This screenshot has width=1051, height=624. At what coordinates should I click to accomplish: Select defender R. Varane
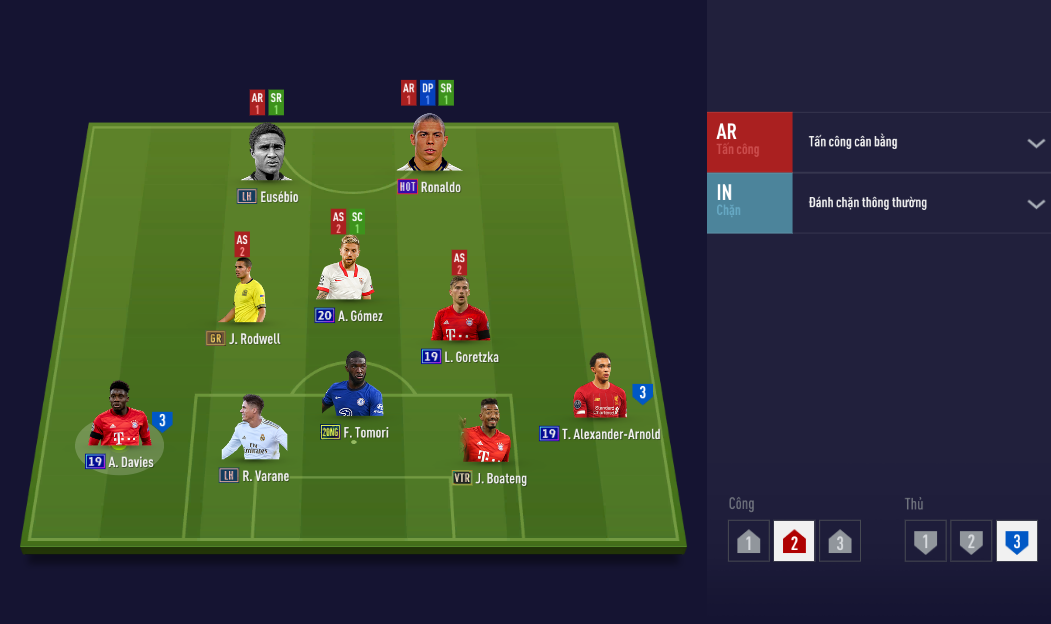pyautogui.click(x=254, y=430)
